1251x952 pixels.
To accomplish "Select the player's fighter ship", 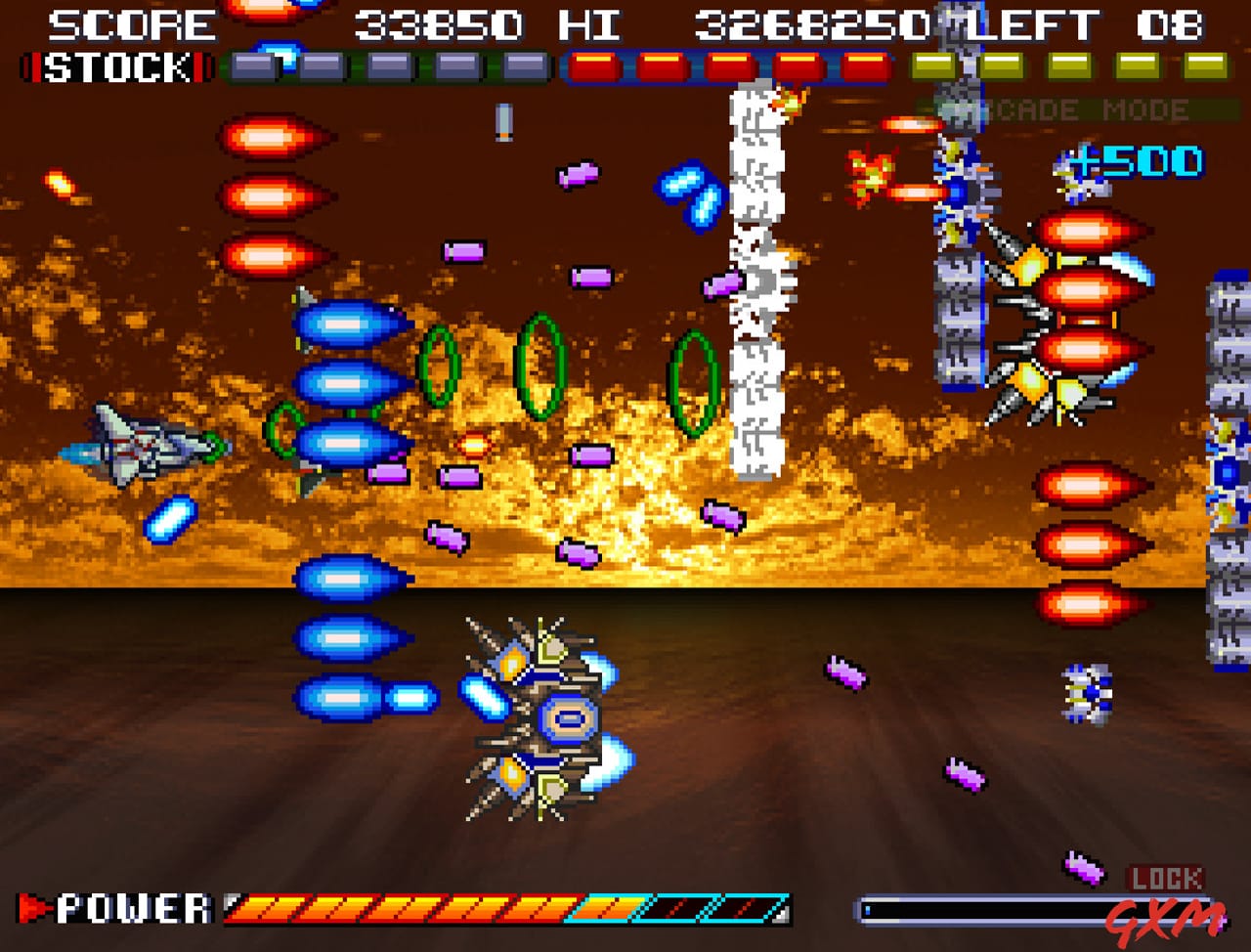I will point(137,445).
